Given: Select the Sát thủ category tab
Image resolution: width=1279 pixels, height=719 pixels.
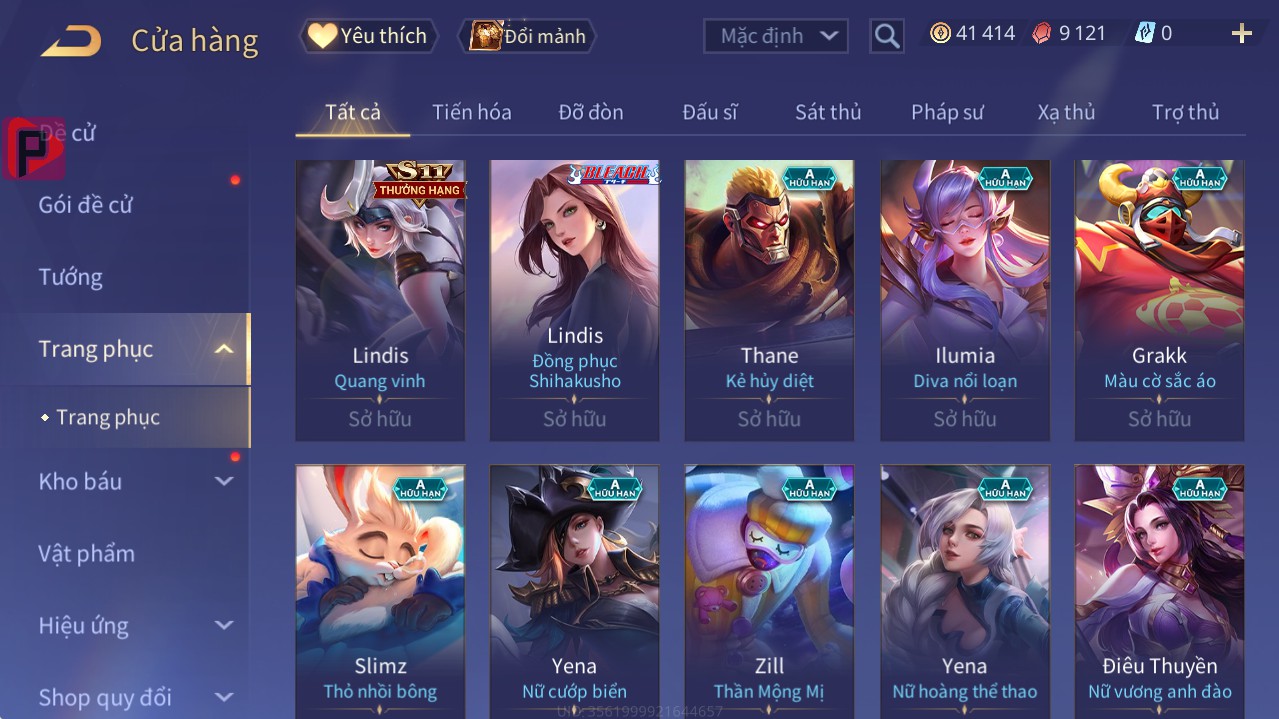Looking at the screenshot, I should pos(828,112).
